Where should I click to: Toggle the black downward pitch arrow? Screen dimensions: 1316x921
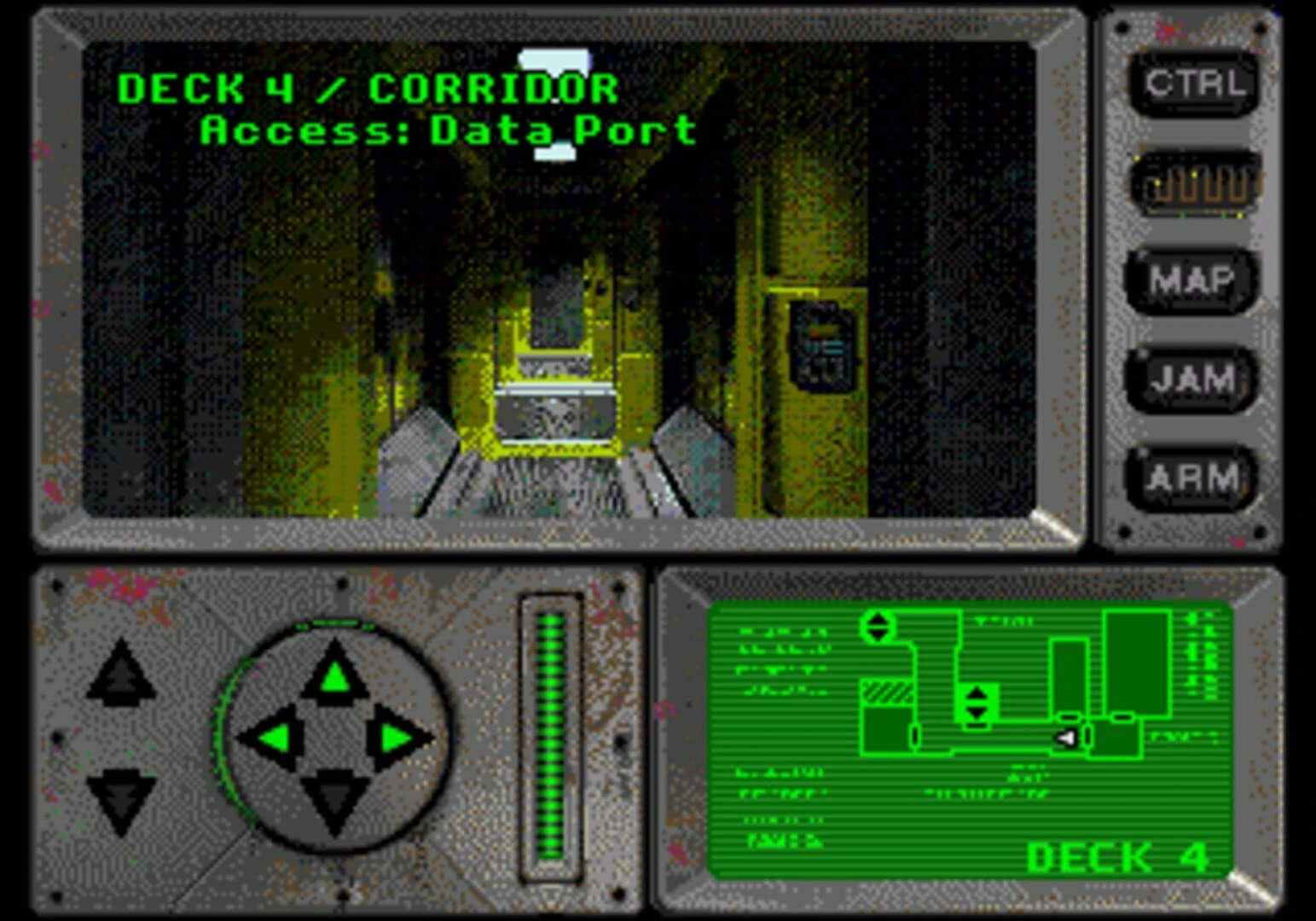tap(119, 797)
